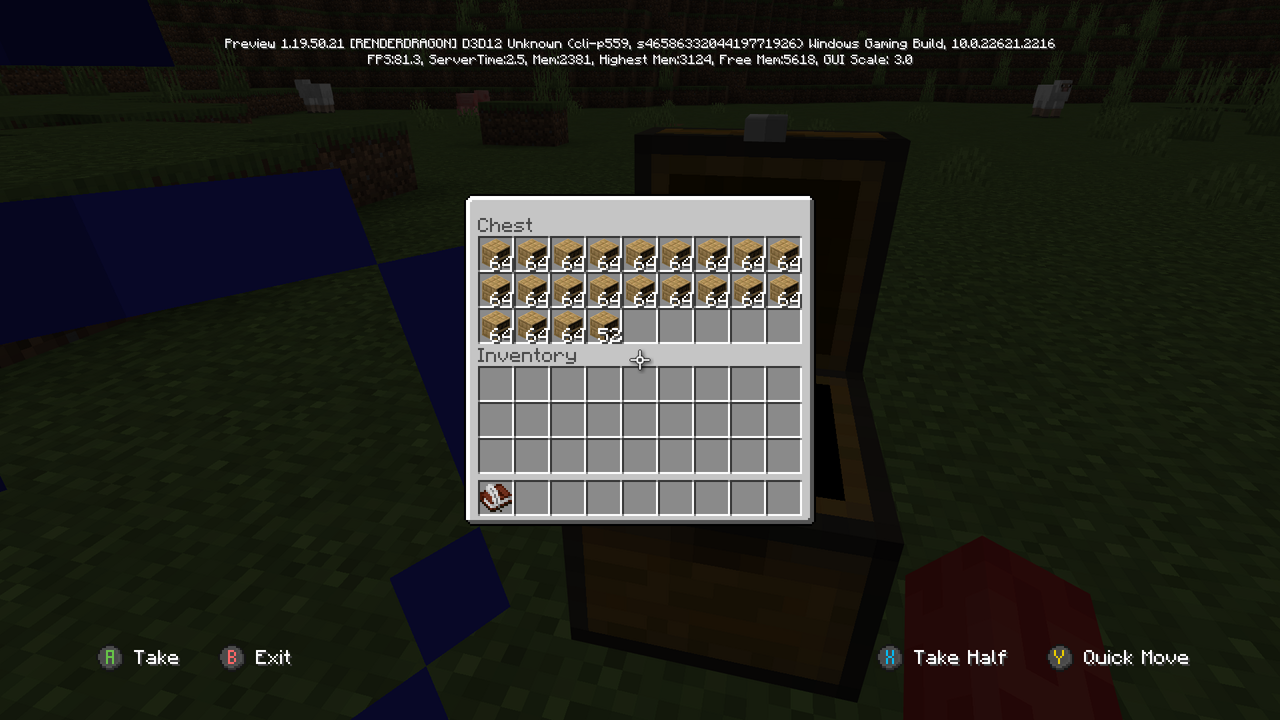Click the first empty inventory slot

495,384
